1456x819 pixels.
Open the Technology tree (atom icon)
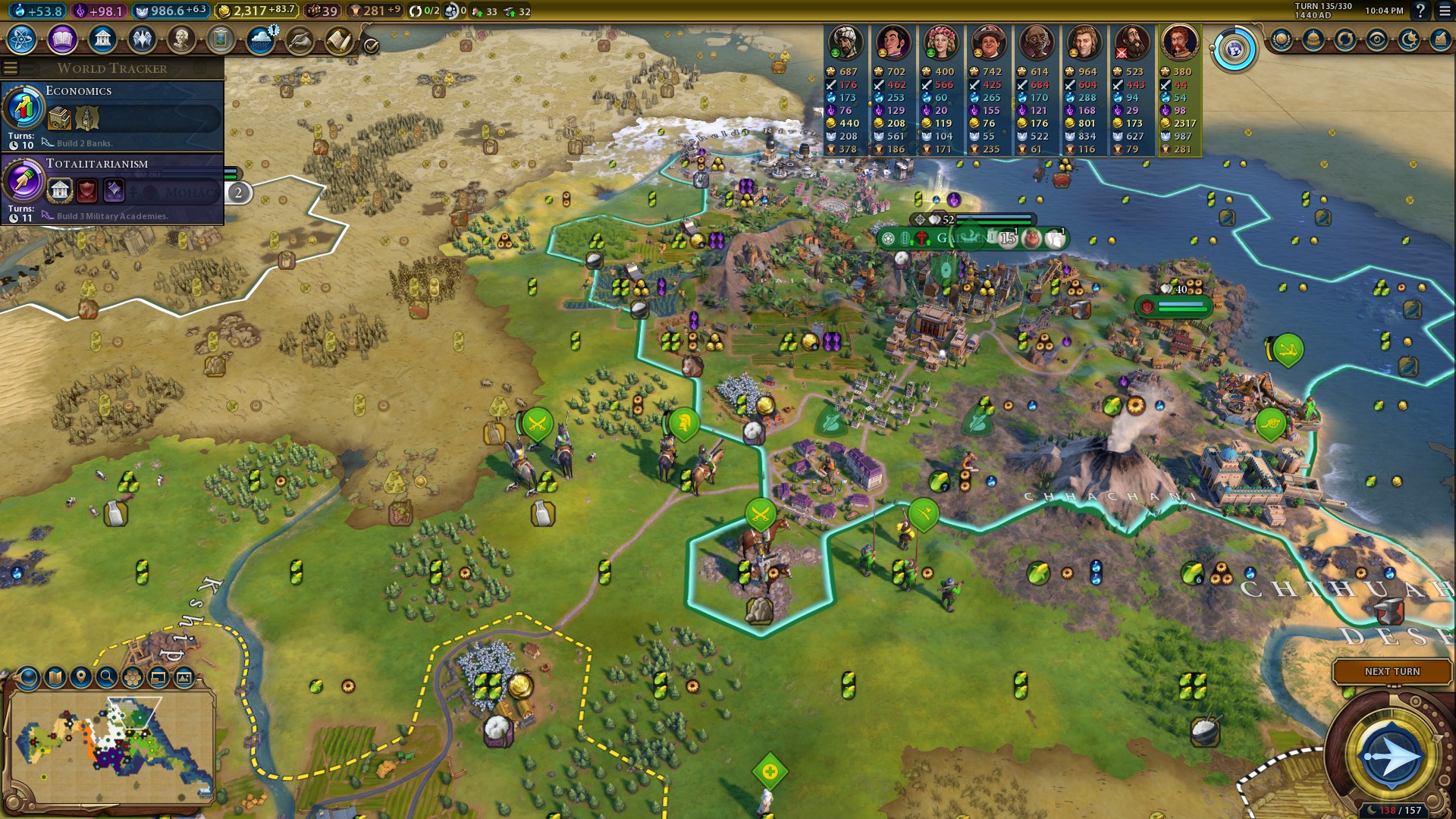click(x=22, y=39)
